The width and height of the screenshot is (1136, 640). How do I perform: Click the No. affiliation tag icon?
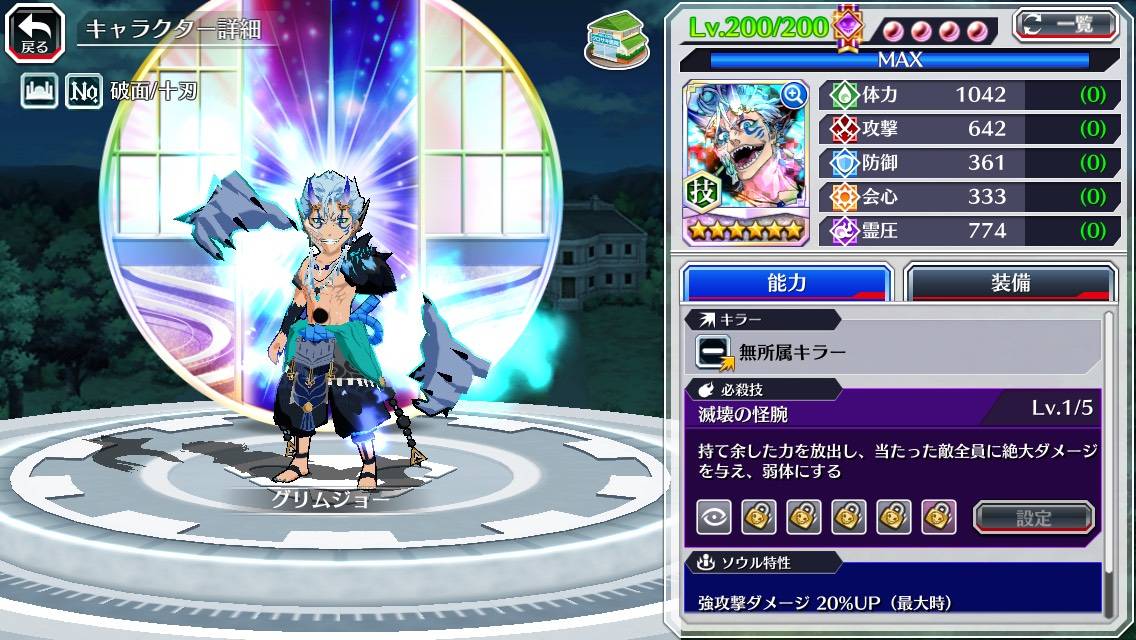click(84, 92)
